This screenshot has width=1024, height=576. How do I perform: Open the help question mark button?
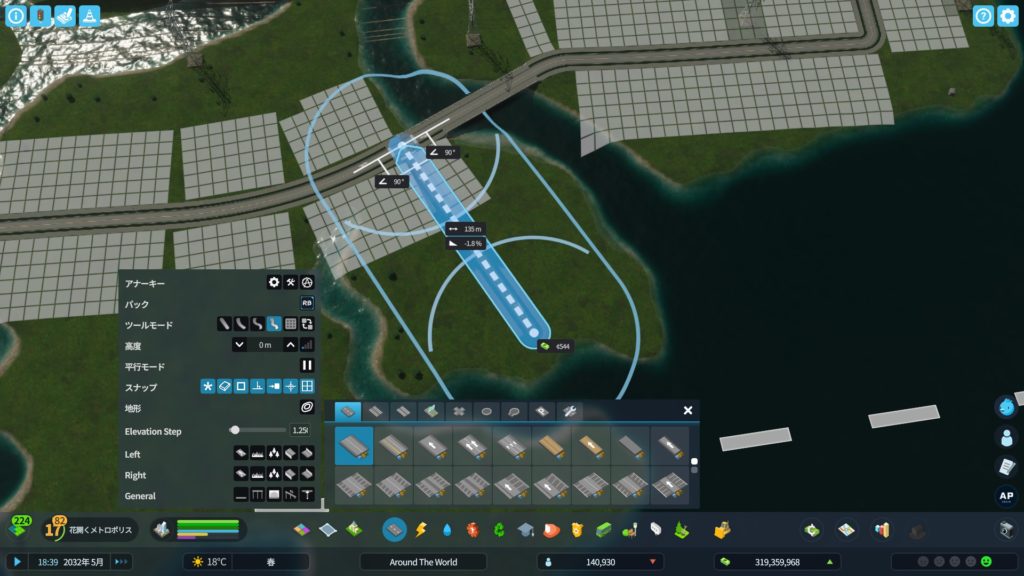pos(983,16)
